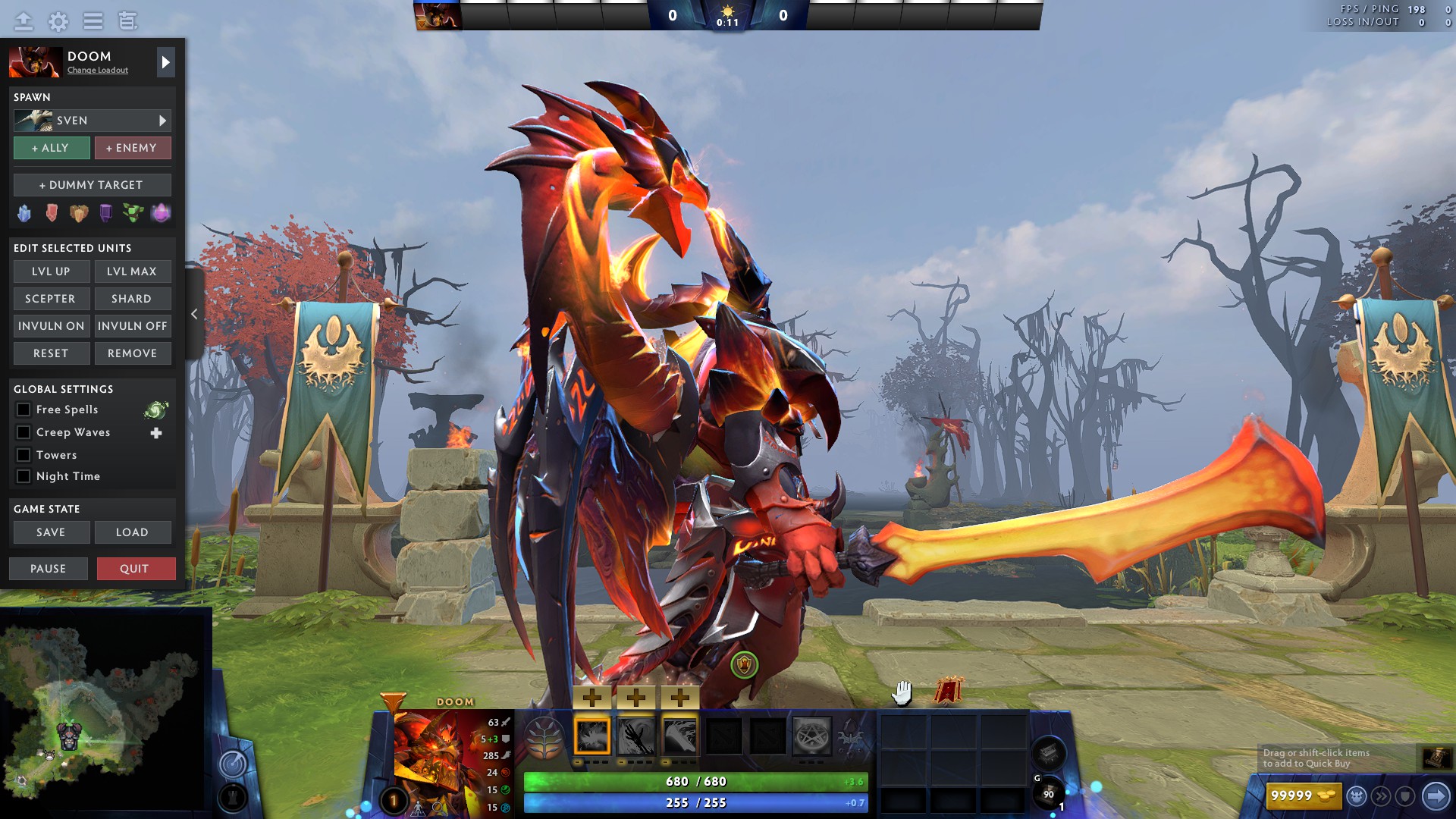Expand the DOOM hero panel arrow
The image size is (1456, 819).
(x=165, y=62)
